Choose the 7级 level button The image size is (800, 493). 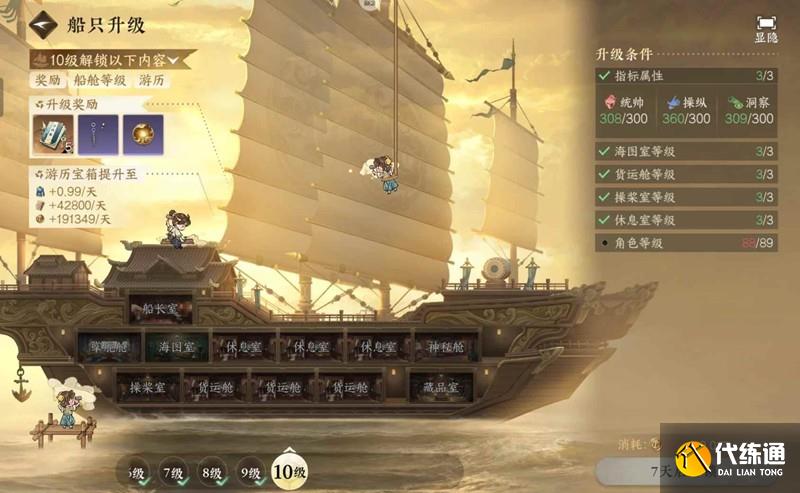coord(173,471)
